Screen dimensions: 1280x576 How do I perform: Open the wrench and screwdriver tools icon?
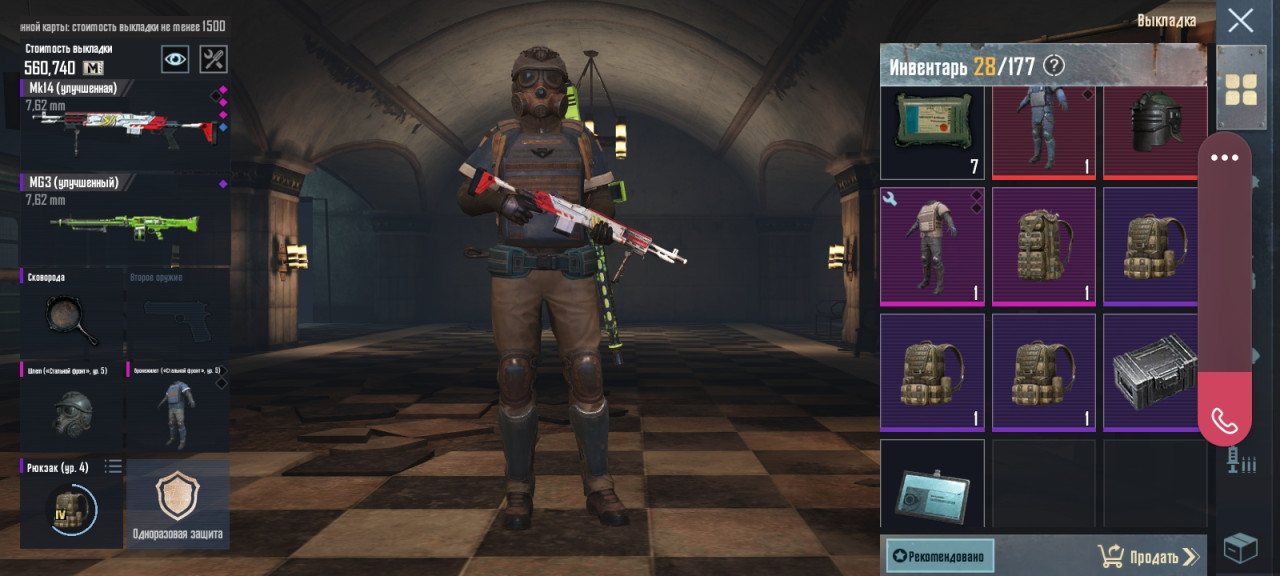point(213,59)
